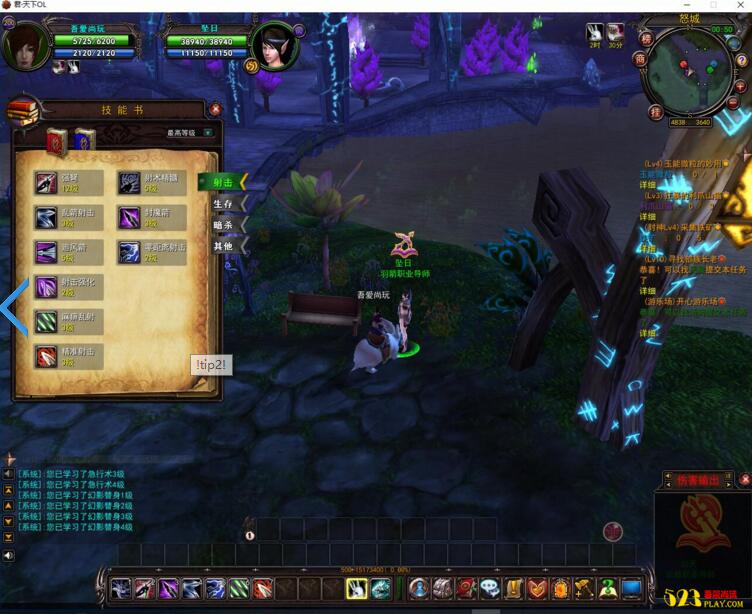Close the skill book window
This screenshot has width=752, height=614.
tap(215, 109)
